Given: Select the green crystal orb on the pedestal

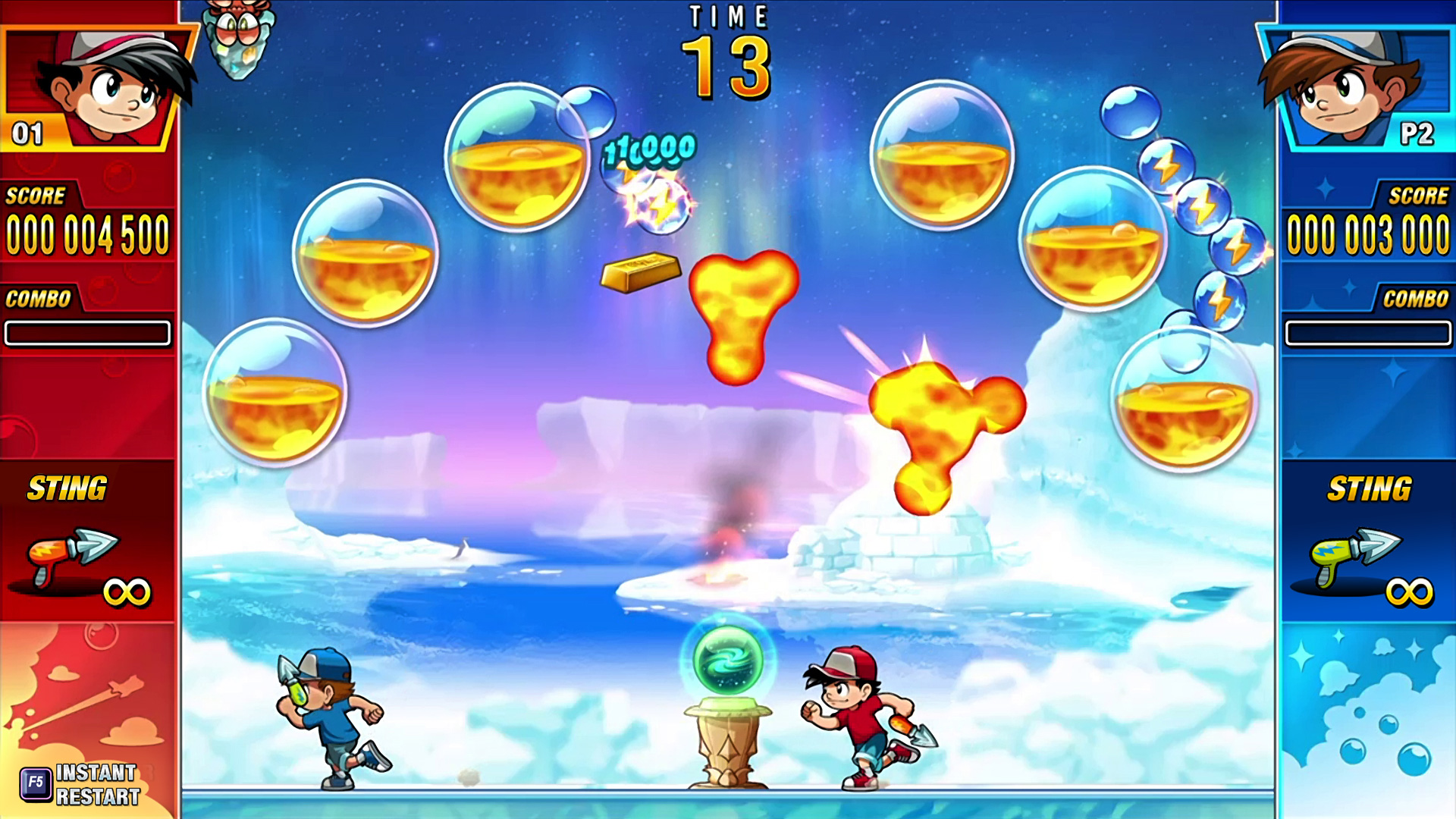Looking at the screenshot, I should point(726,660).
